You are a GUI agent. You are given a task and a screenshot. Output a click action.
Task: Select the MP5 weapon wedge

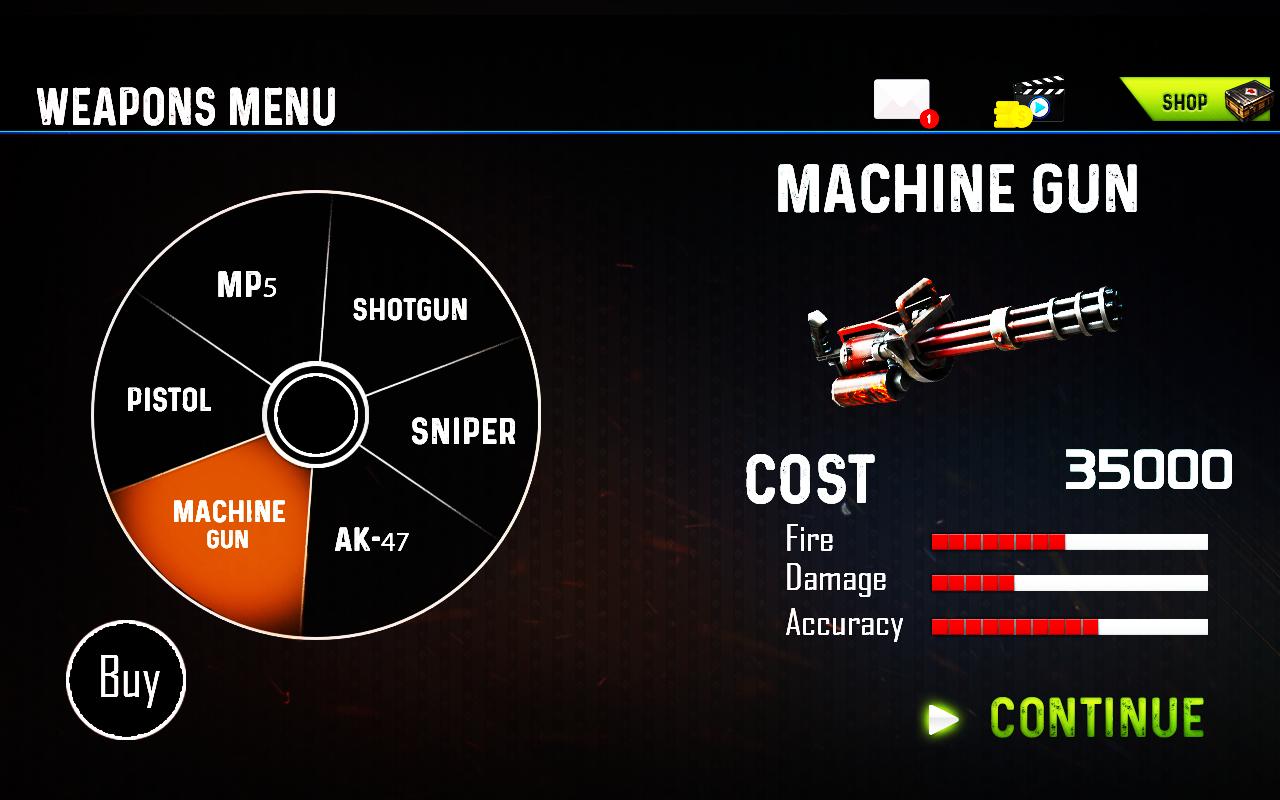coord(246,286)
